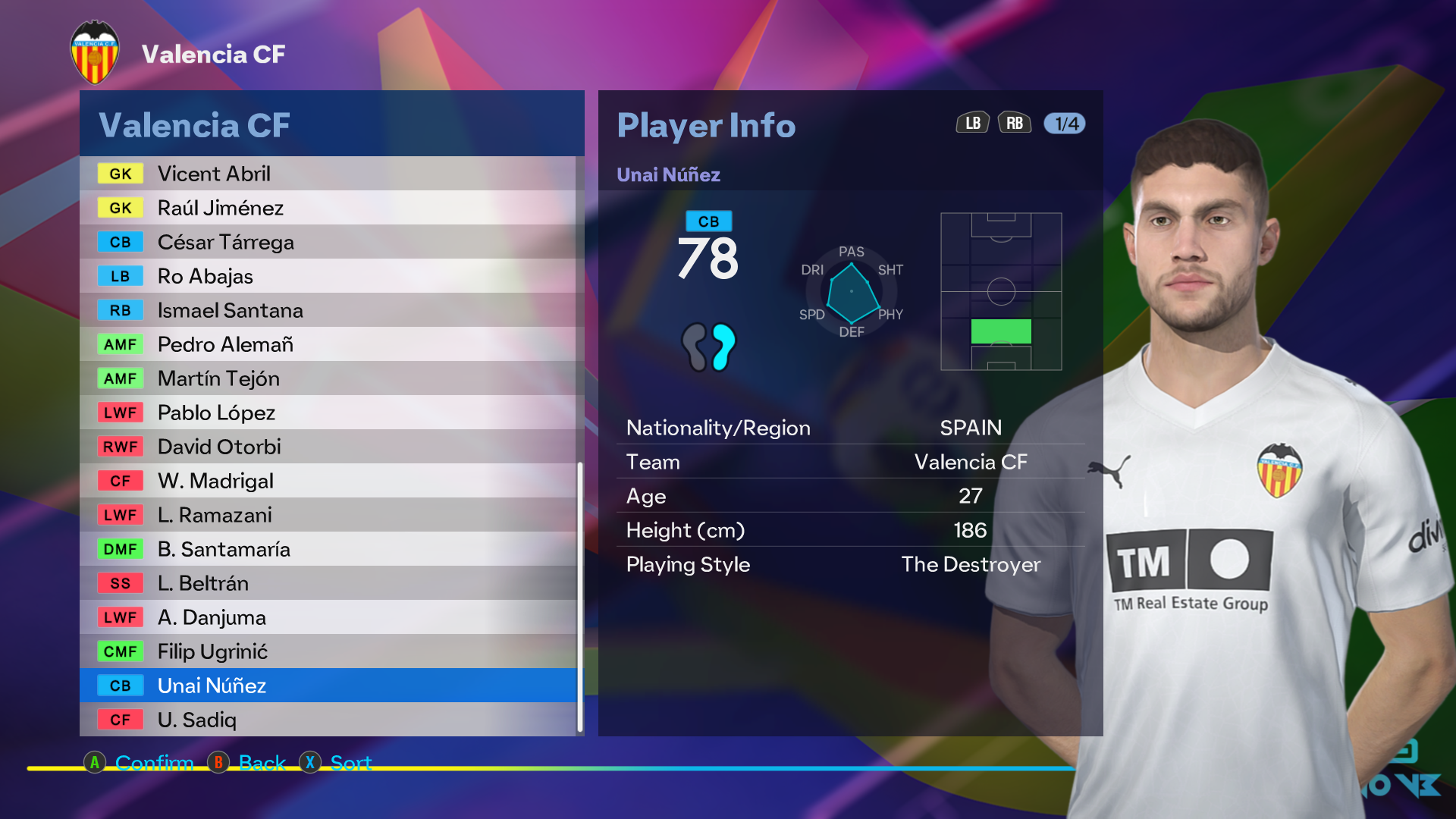Choose striker W. Madrigal
1456x819 pixels.
point(328,481)
